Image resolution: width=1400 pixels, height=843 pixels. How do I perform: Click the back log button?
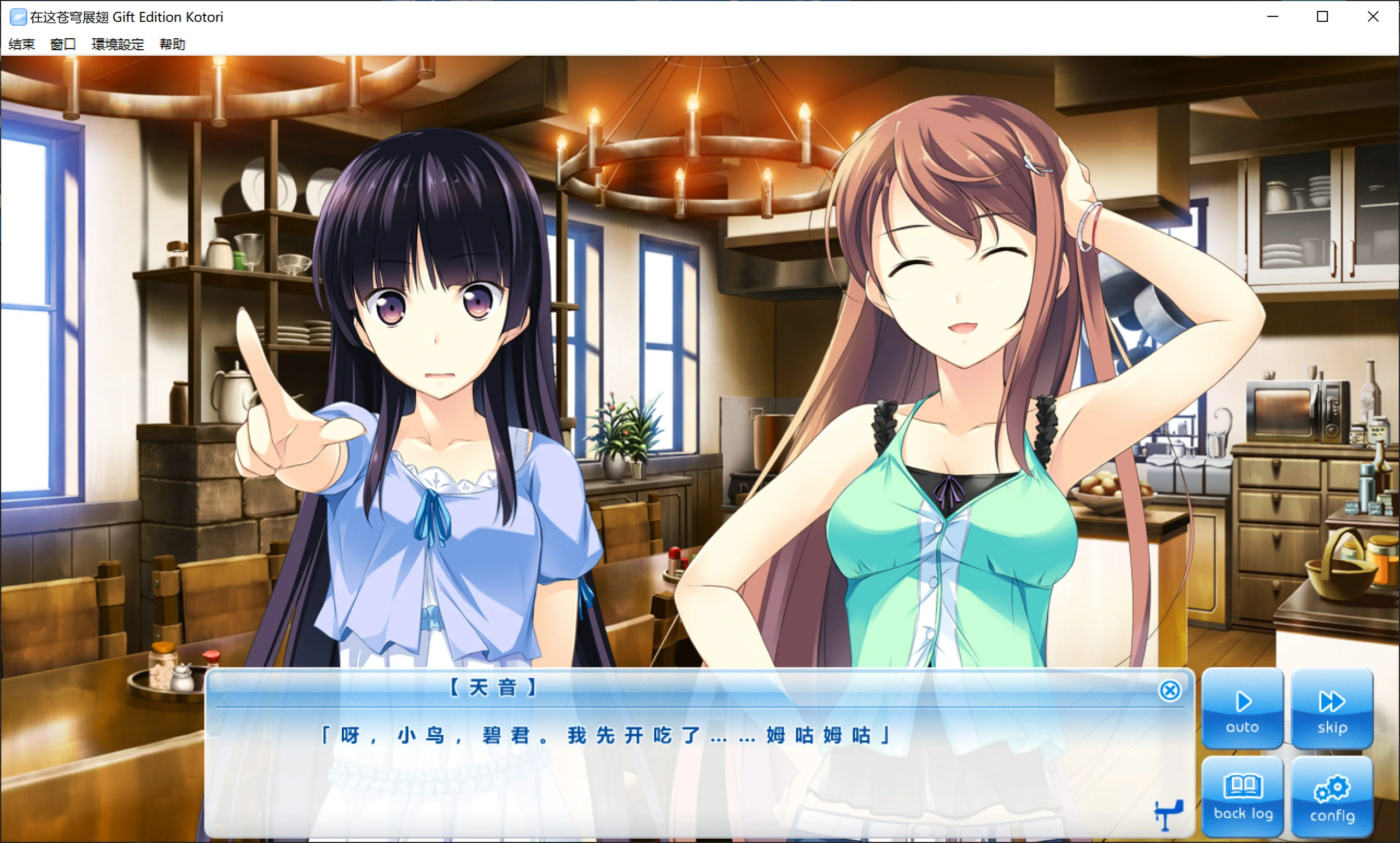pyautogui.click(x=1242, y=797)
